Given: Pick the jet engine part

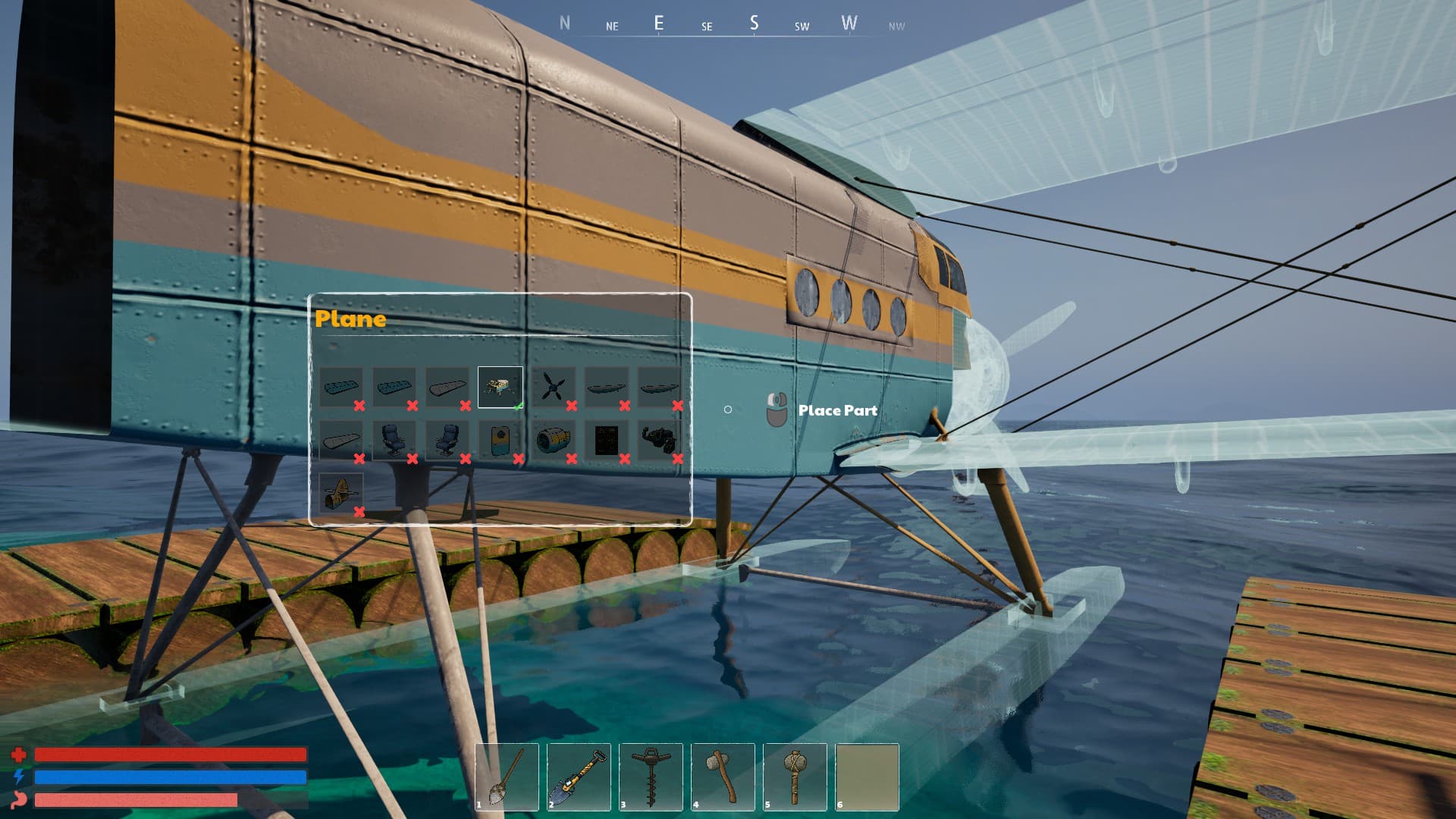Looking at the screenshot, I should 553,441.
